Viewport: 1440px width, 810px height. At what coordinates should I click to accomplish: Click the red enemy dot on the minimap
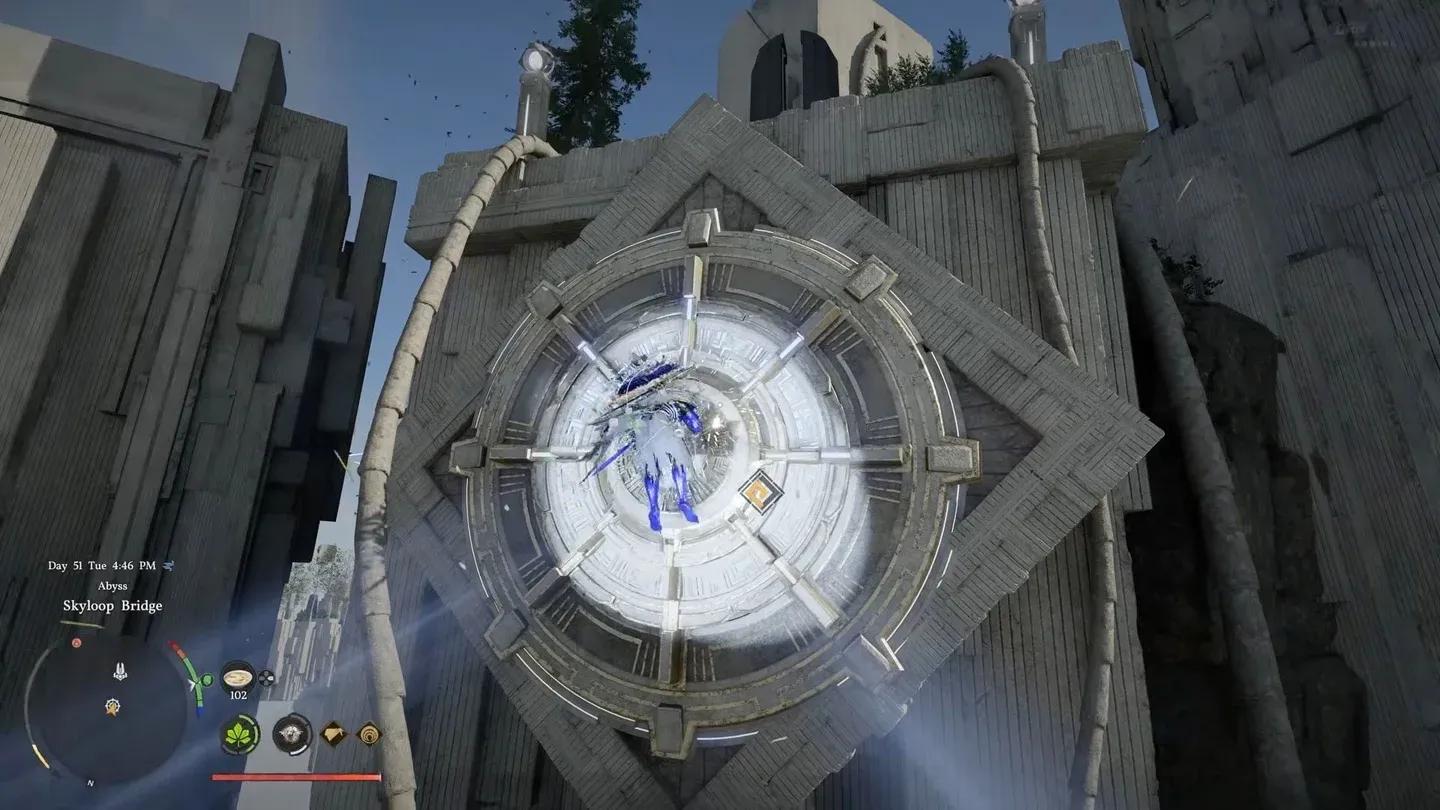pos(76,642)
